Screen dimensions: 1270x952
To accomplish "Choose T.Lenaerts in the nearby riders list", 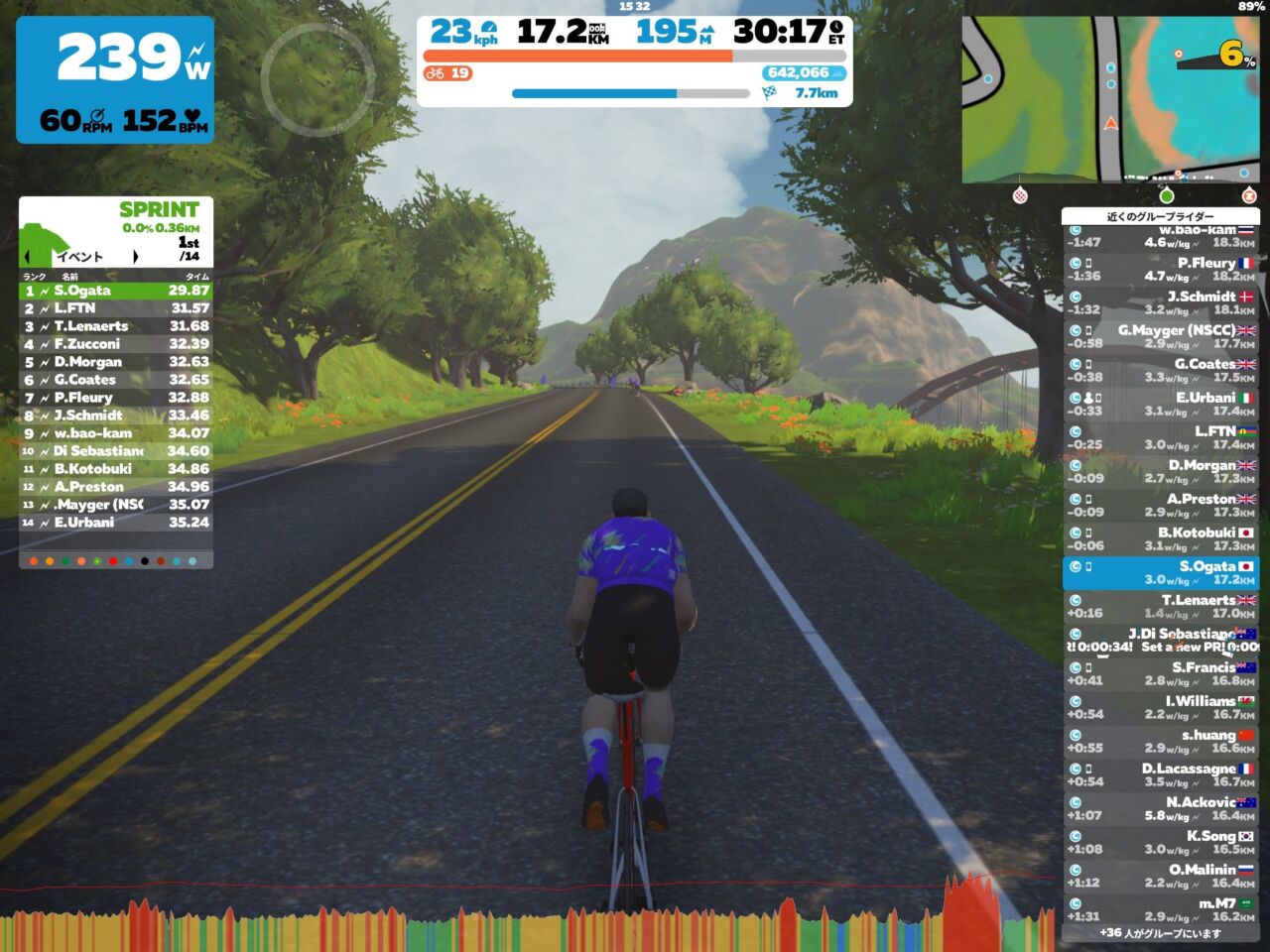I will pyautogui.click(x=1160, y=606).
